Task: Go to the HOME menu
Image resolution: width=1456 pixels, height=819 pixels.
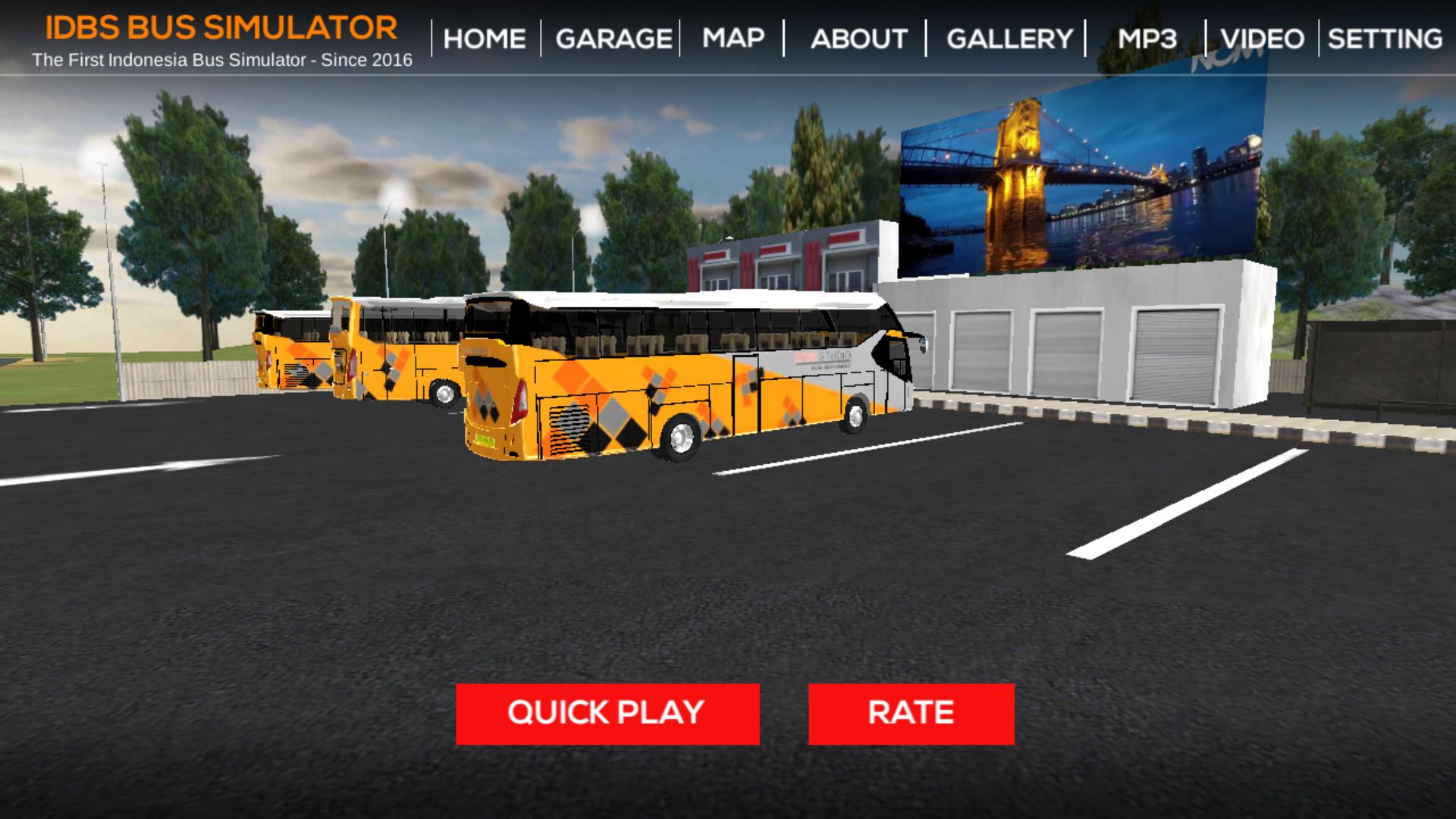Action: [x=485, y=39]
